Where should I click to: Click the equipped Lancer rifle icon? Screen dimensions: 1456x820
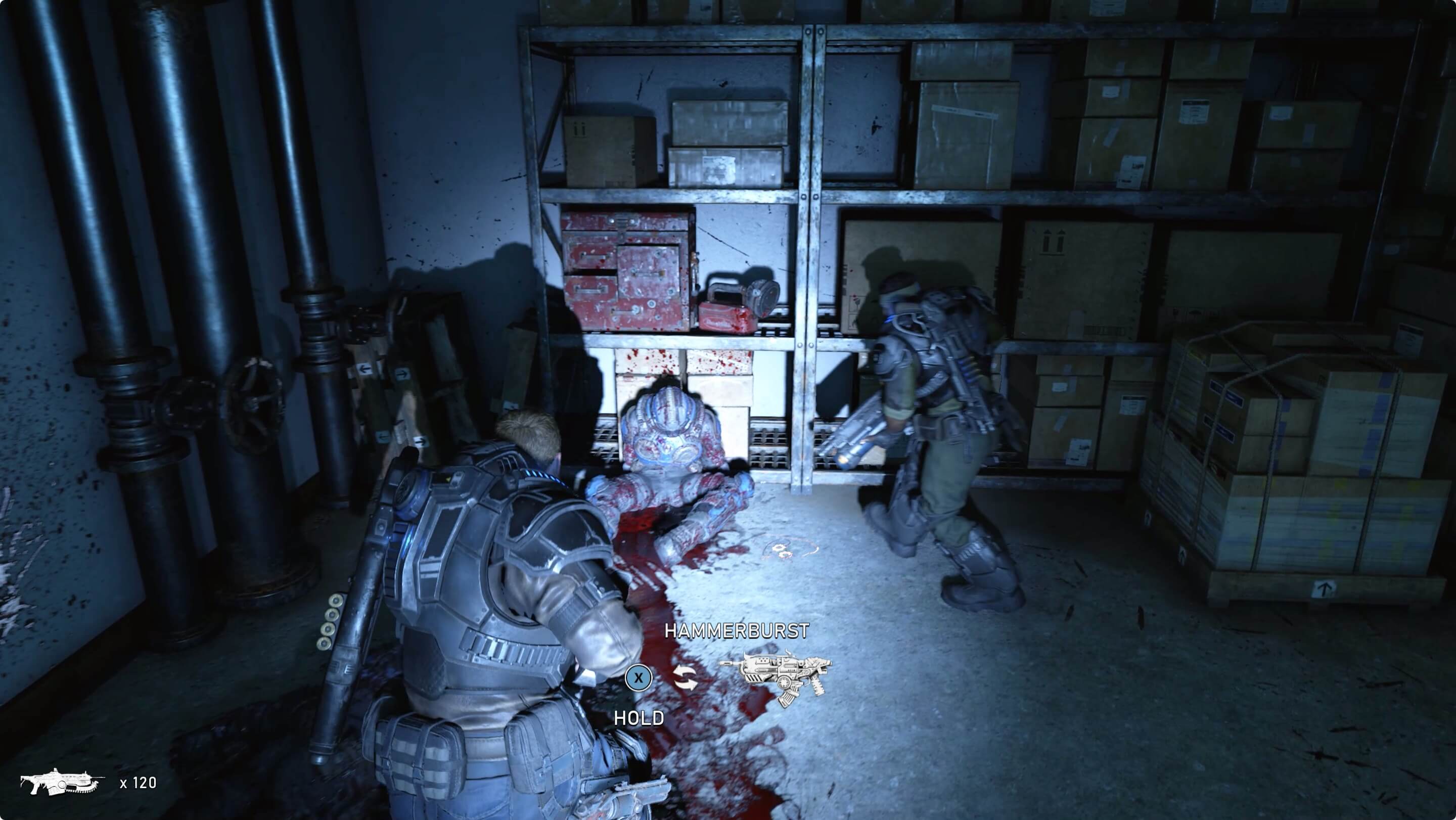click(62, 782)
